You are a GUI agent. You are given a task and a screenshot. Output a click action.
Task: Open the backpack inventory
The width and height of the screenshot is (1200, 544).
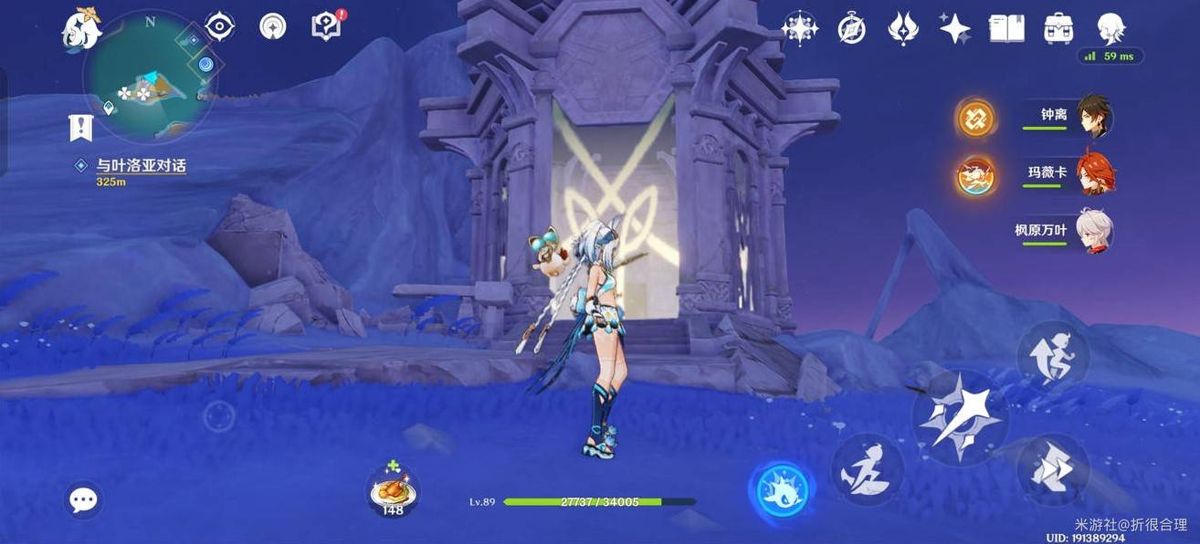pyautogui.click(x=1058, y=28)
